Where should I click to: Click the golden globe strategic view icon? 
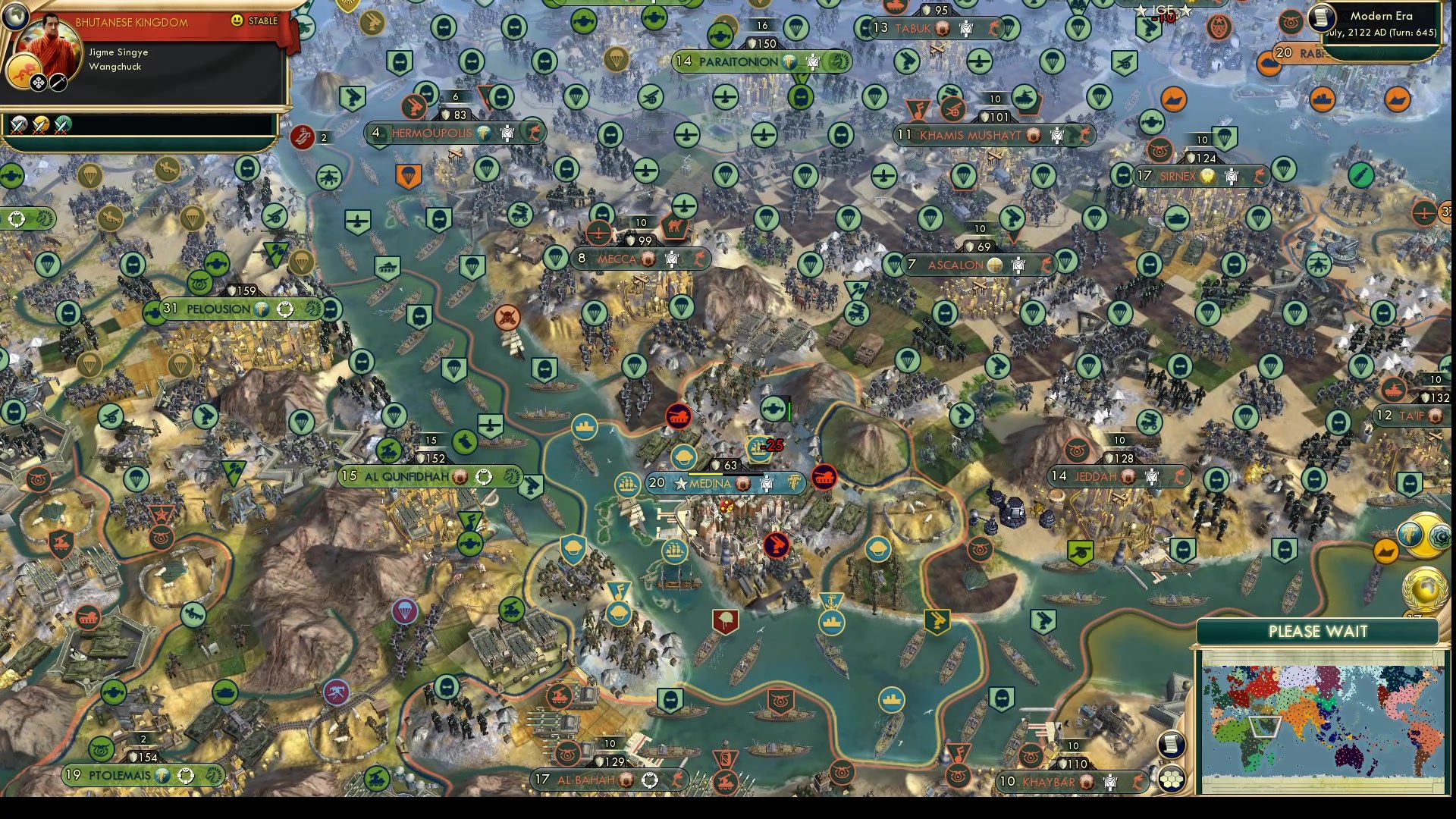(1425, 589)
